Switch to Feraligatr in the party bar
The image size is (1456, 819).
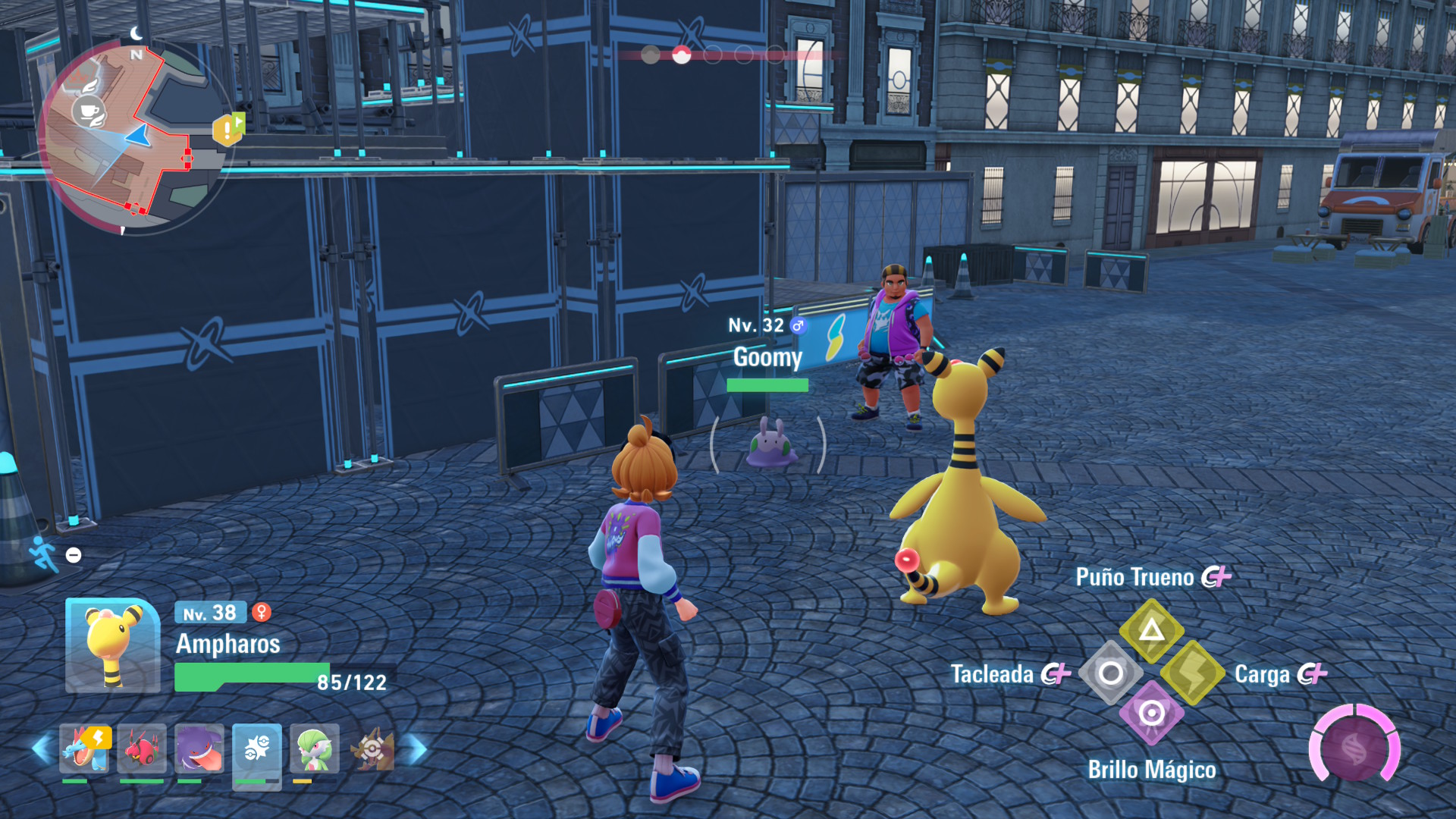84,748
